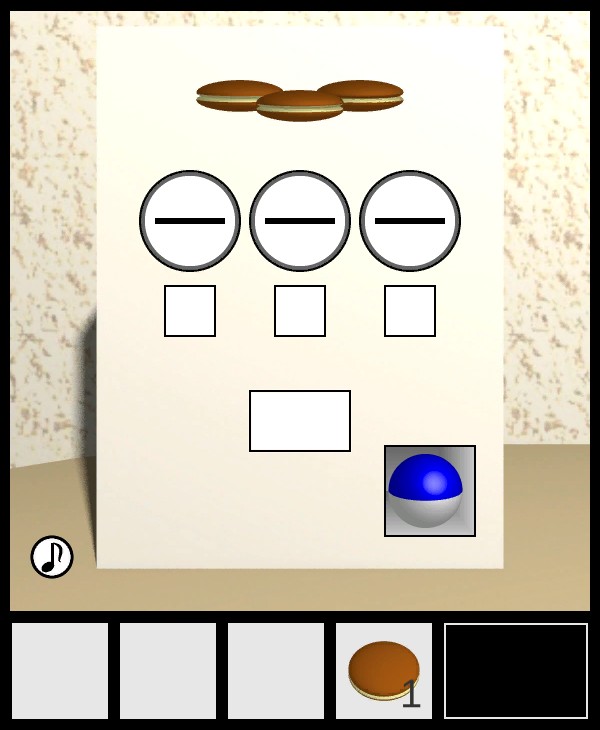Viewport: 600px width, 730px height.
Task: Toggle the music note sound button
Action: click(52, 557)
